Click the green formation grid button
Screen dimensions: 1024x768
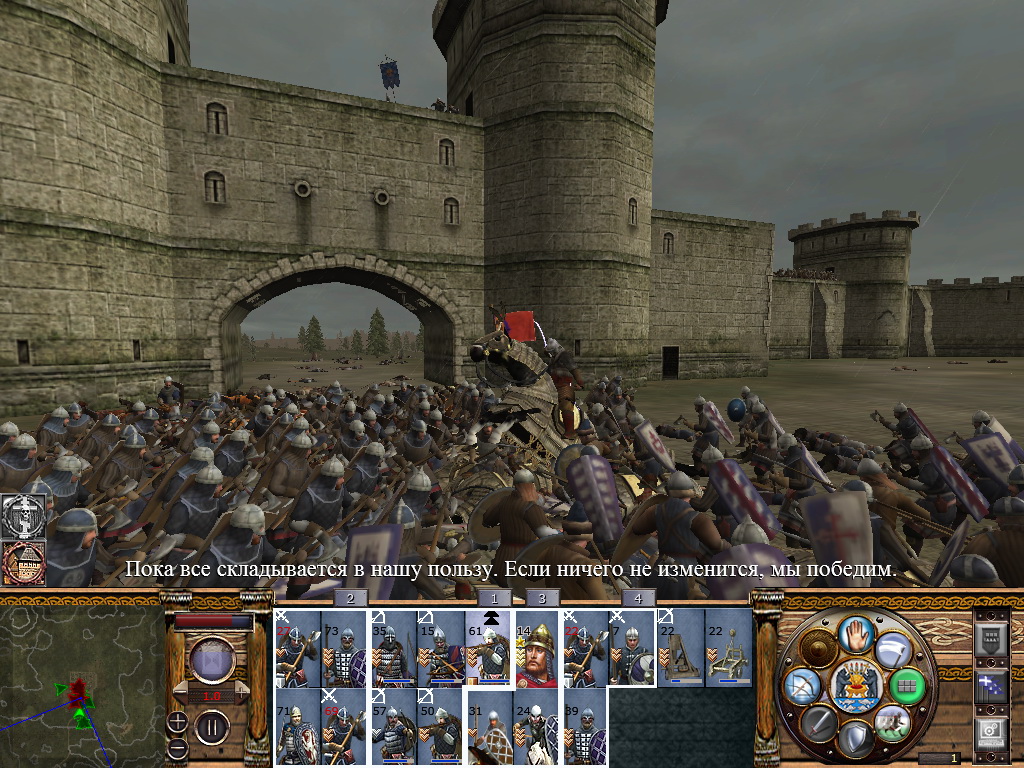coord(907,686)
